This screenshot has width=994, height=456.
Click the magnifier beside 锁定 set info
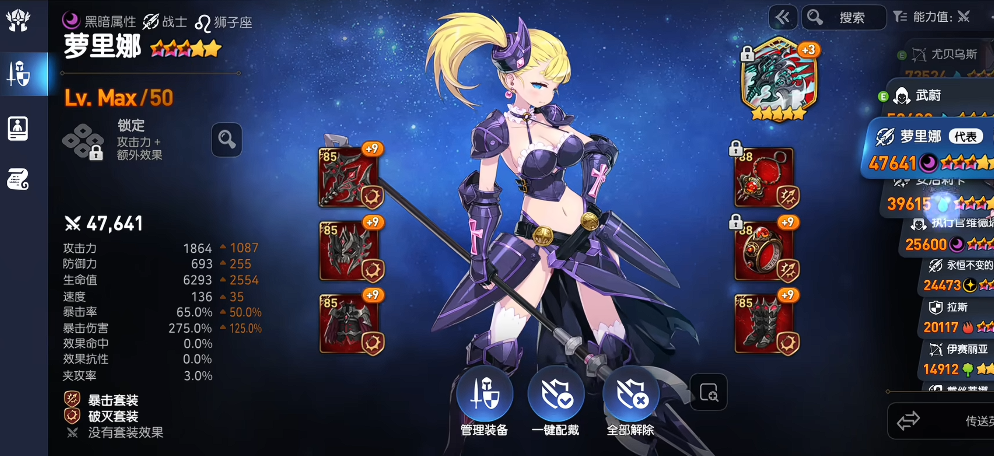pos(227,140)
